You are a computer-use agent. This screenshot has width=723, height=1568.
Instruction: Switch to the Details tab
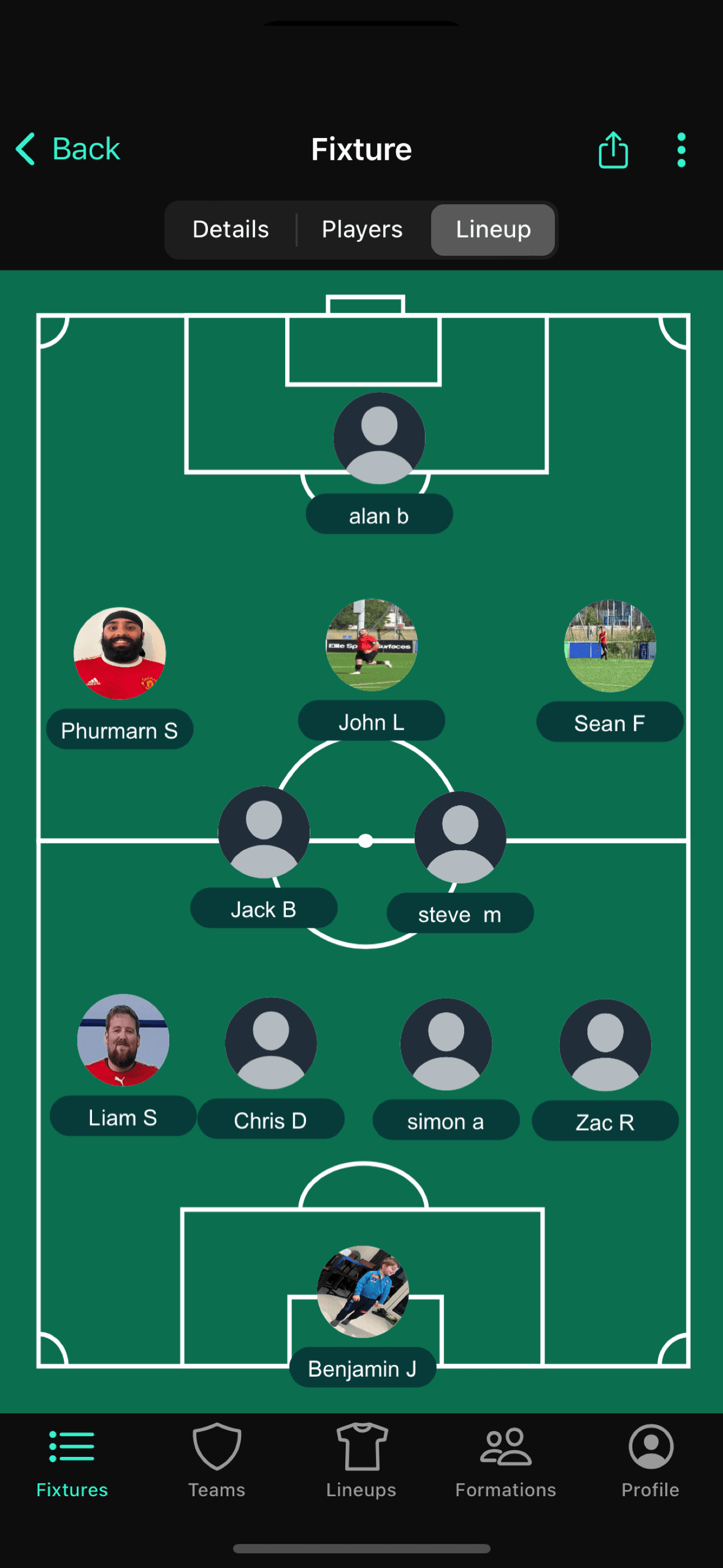(x=231, y=229)
